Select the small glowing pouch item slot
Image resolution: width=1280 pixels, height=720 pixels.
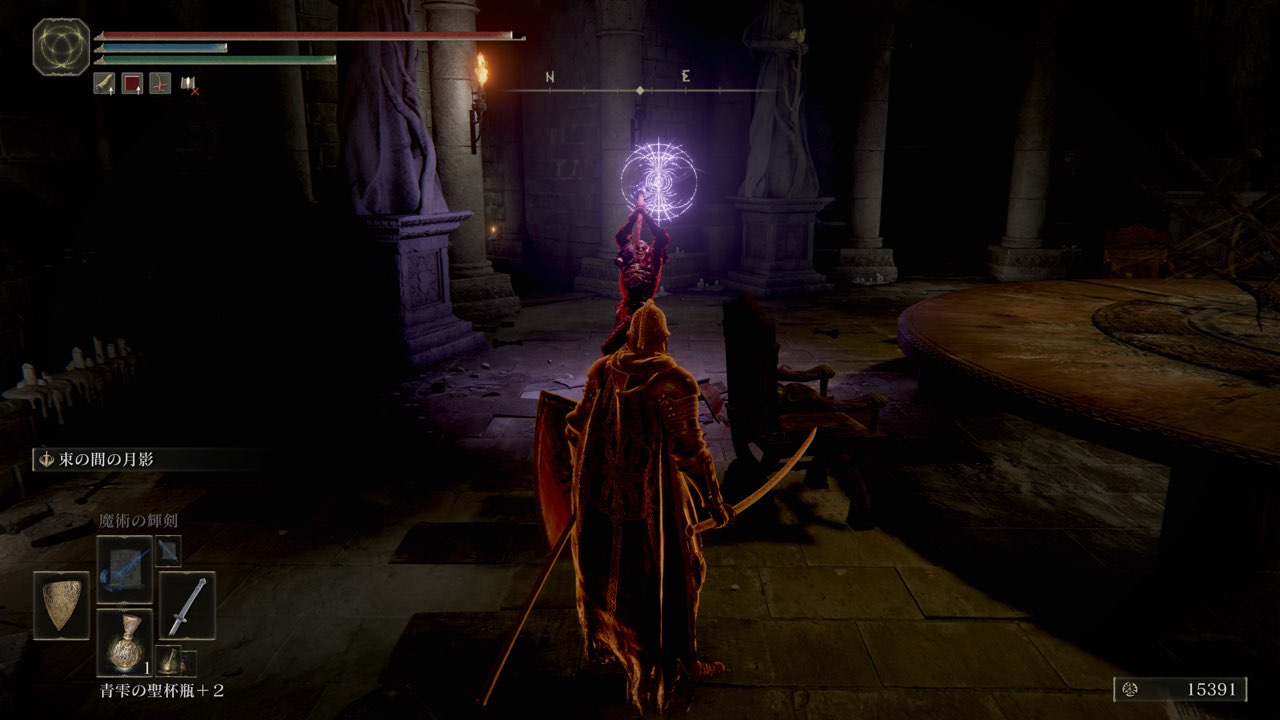(168, 660)
